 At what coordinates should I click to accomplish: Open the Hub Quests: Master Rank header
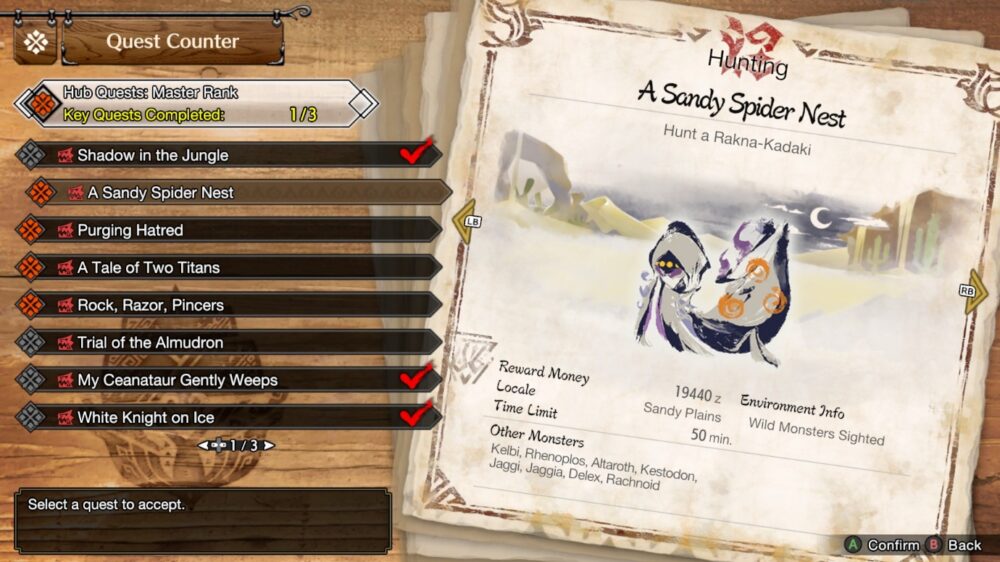pyautogui.click(x=197, y=103)
